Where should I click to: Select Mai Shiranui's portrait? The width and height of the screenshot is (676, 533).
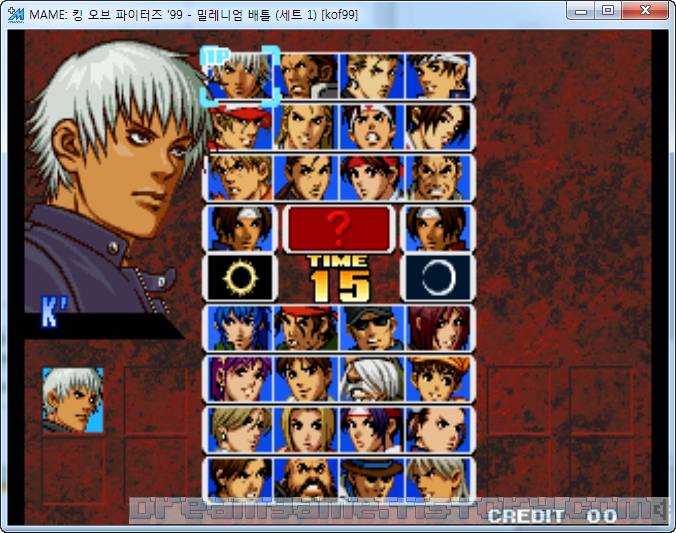click(438, 126)
